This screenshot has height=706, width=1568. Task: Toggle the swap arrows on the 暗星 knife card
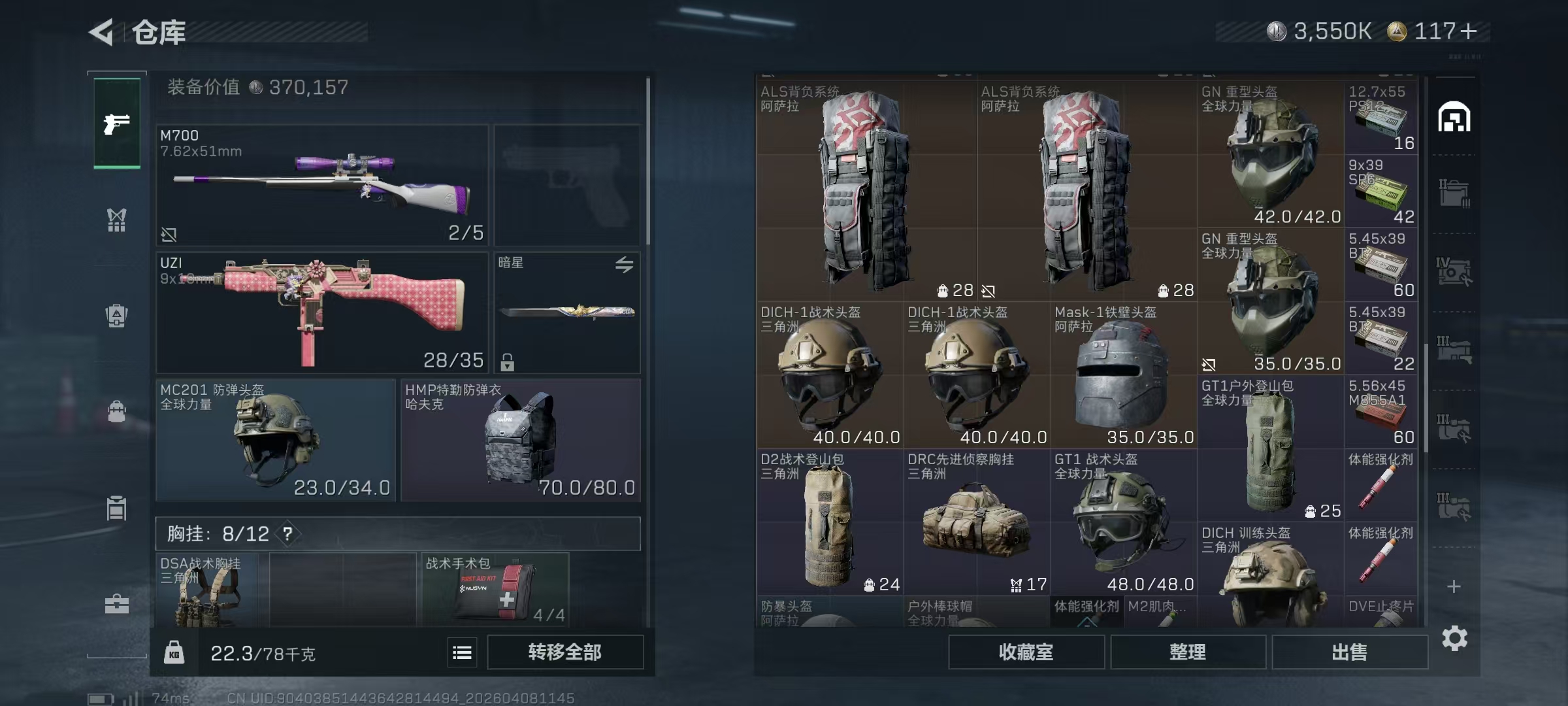tap(625, 265)
